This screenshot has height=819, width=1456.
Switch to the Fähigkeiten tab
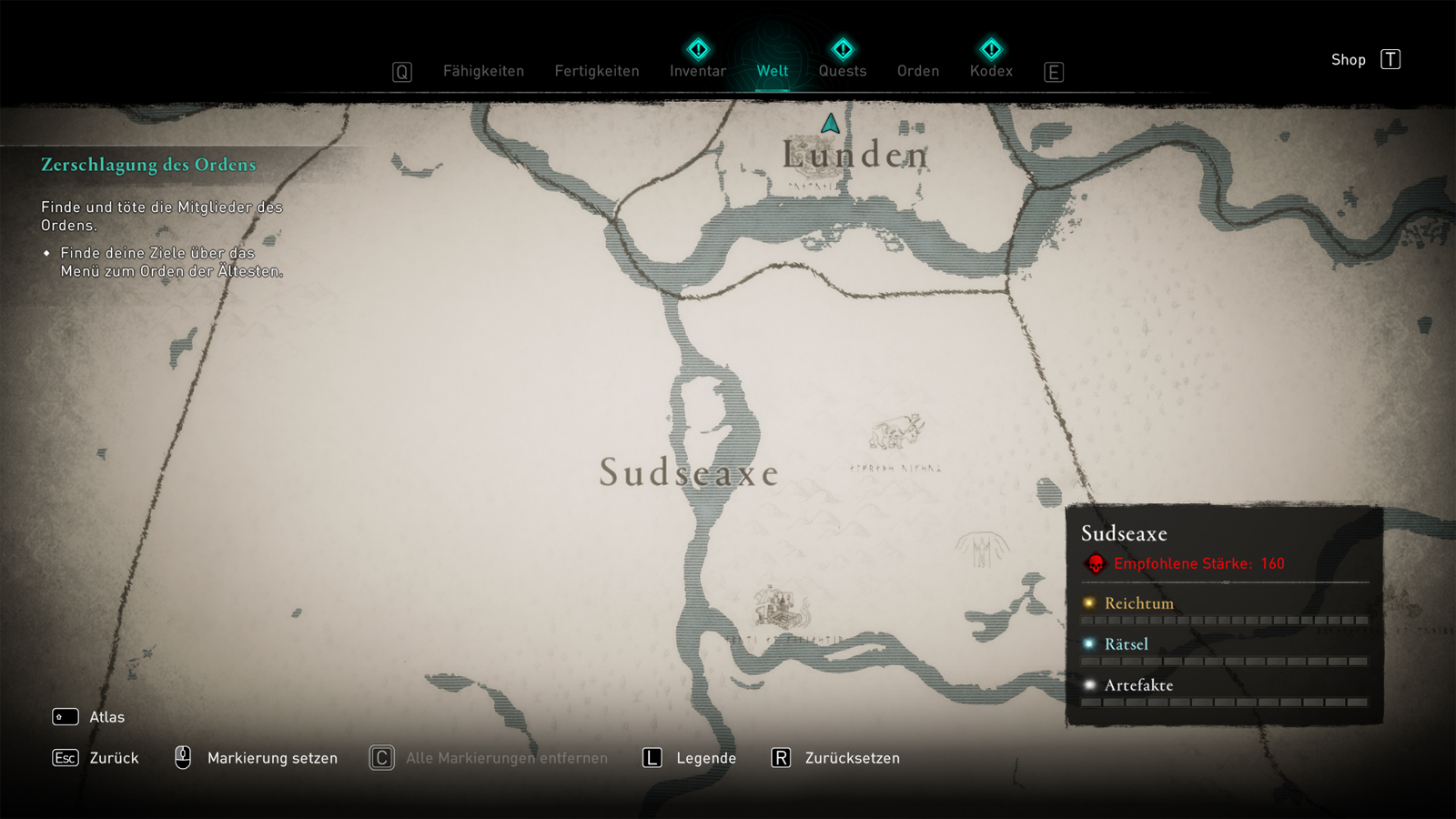click(x=483, y=71)
